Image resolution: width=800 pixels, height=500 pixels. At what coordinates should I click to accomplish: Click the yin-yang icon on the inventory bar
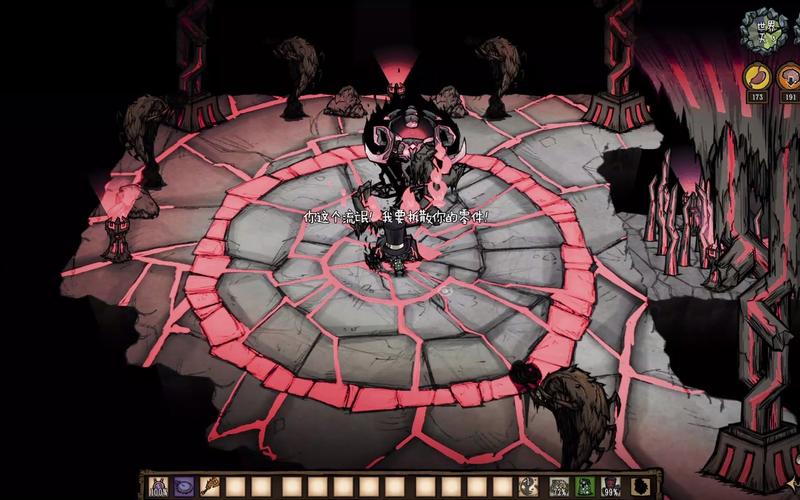[x=527, y=487]
